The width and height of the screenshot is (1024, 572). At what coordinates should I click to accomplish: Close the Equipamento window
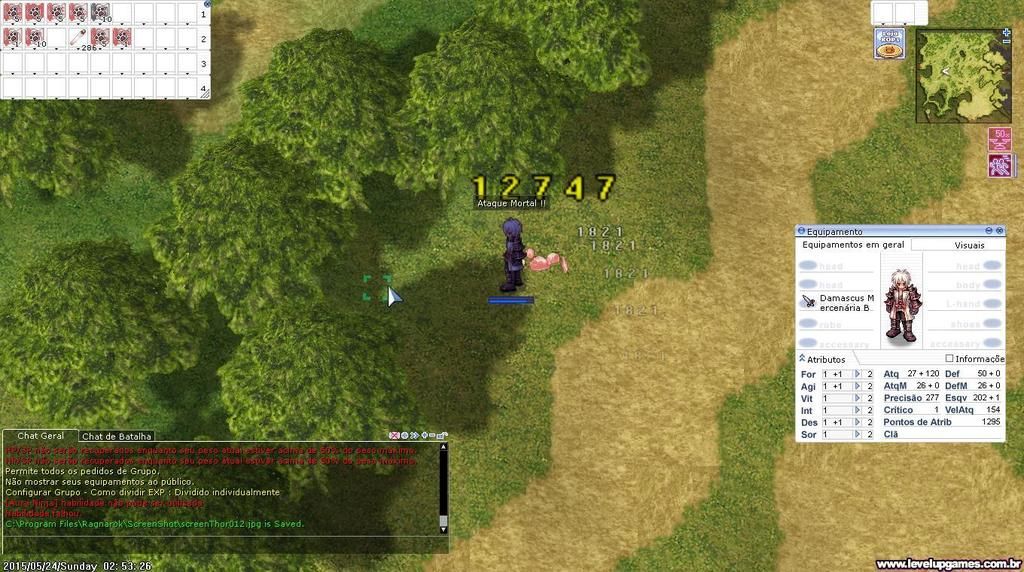[999, 231]
